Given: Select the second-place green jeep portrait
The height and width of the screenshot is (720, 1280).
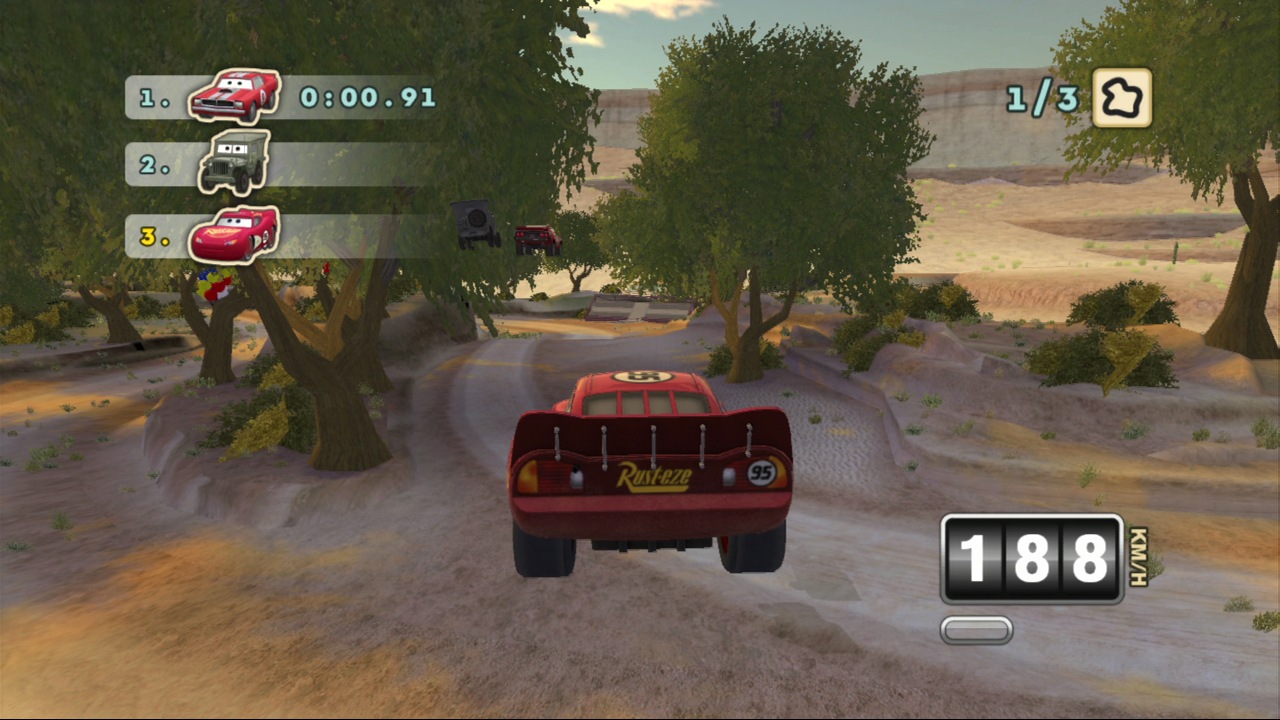Looking at the screenshot, I should pos(233,162).
